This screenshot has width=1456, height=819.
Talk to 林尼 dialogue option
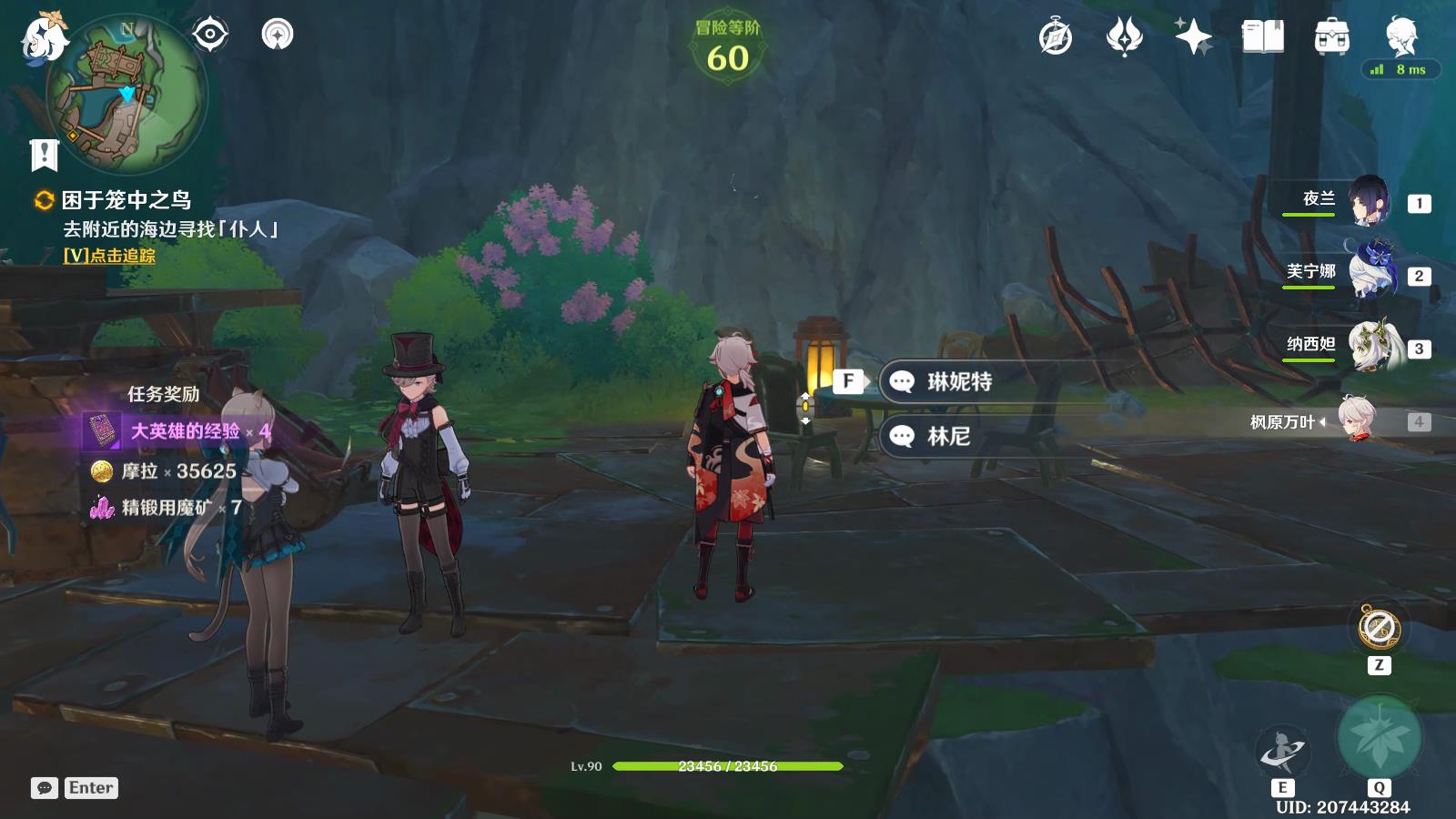(x=948, y=436)
